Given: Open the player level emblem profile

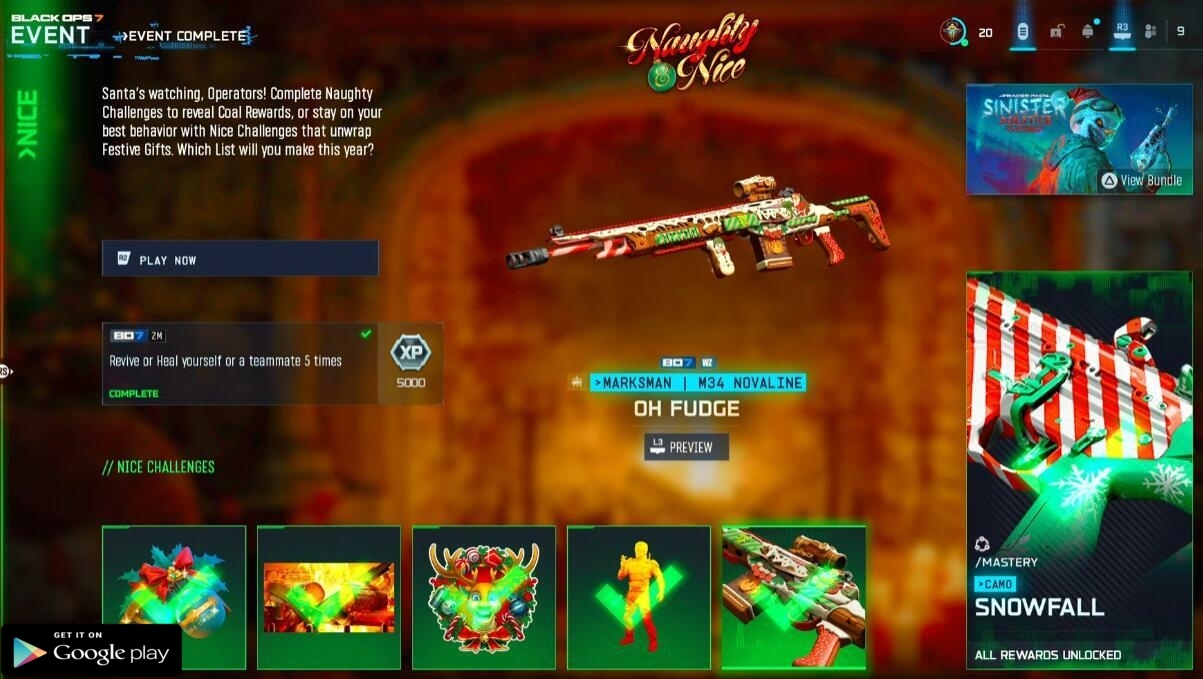Looking at the screenshot, I should tap(954, 32).
